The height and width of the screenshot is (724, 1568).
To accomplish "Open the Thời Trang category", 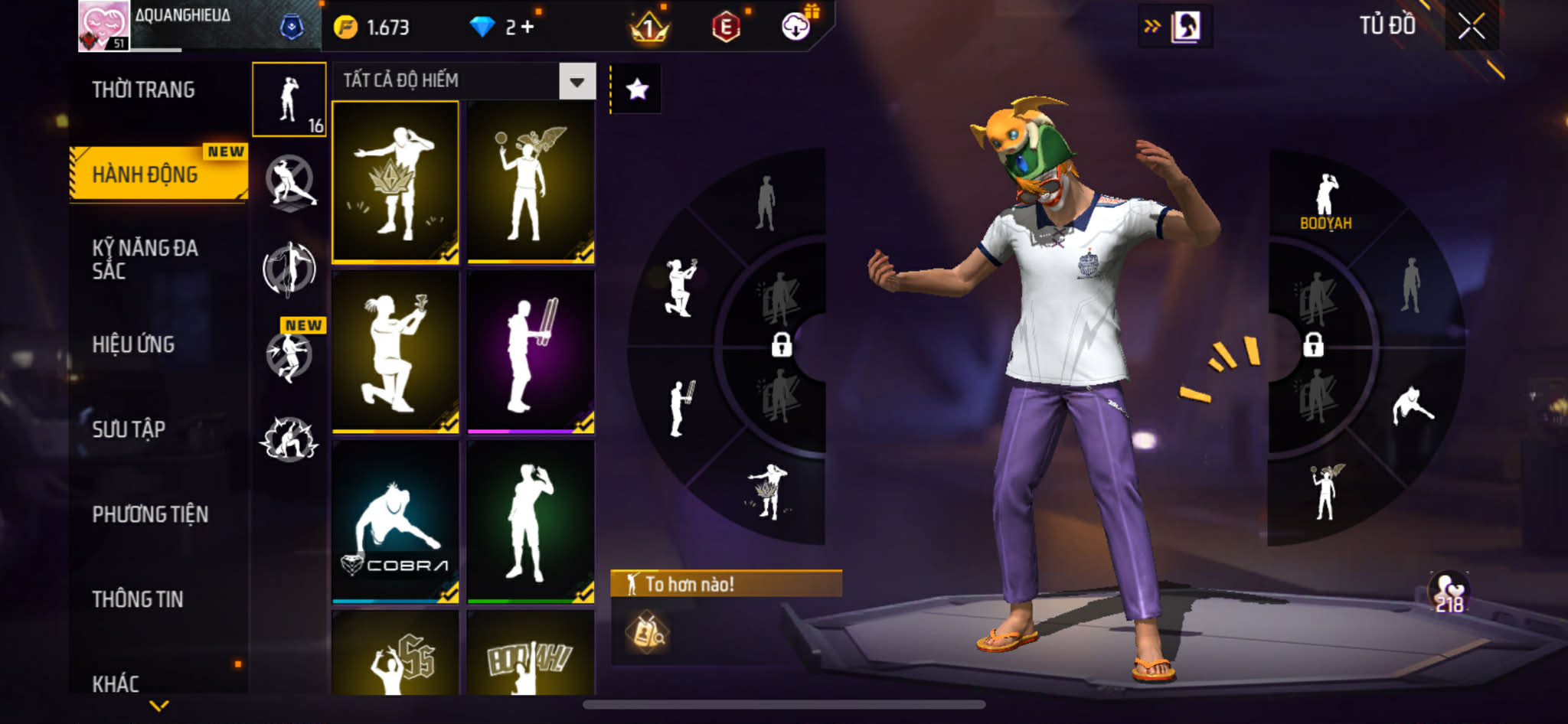I will [143, 90].
